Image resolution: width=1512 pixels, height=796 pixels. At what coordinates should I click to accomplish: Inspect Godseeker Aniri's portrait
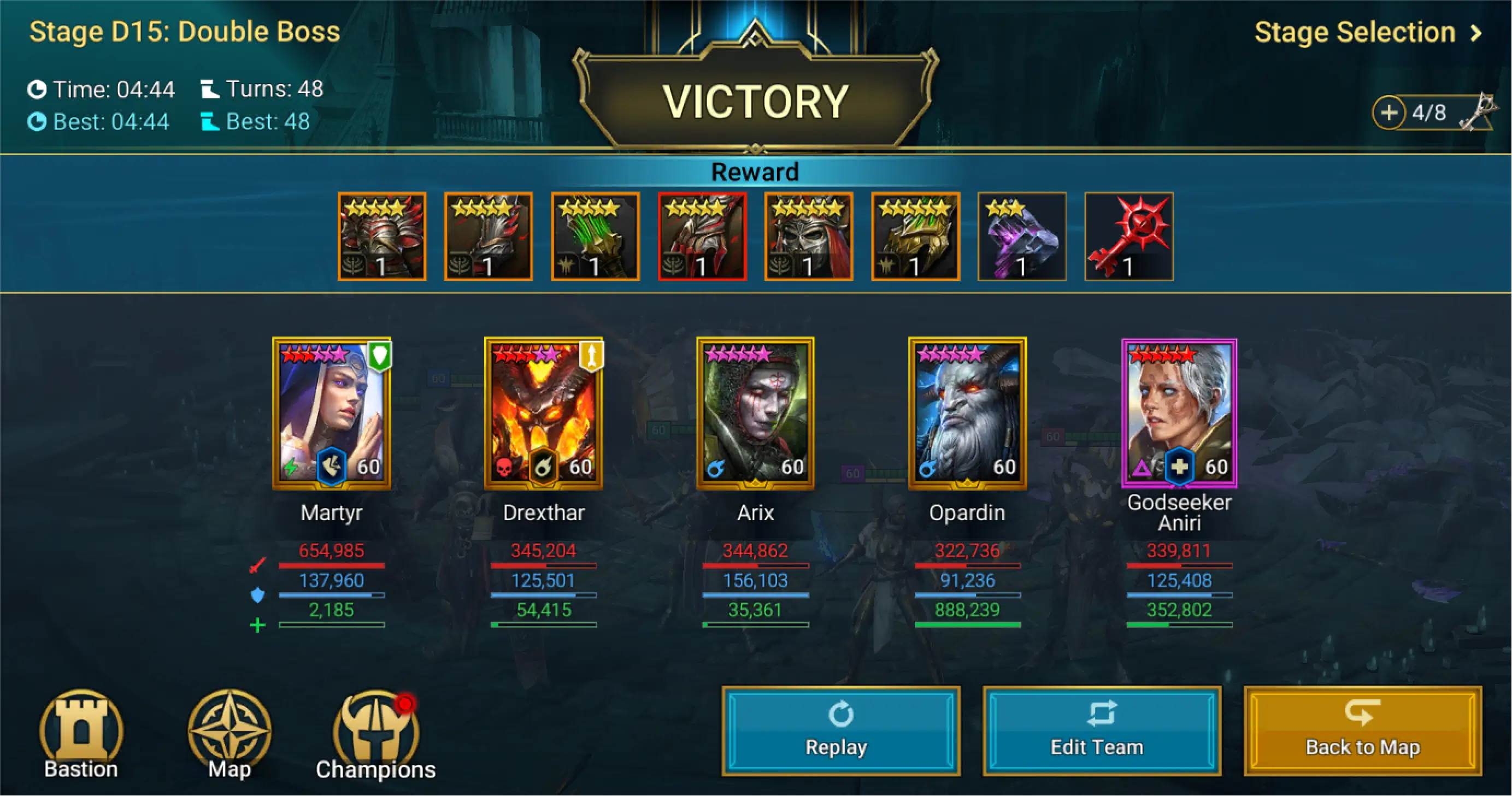pyautogui.click(x=1179, y=413)
